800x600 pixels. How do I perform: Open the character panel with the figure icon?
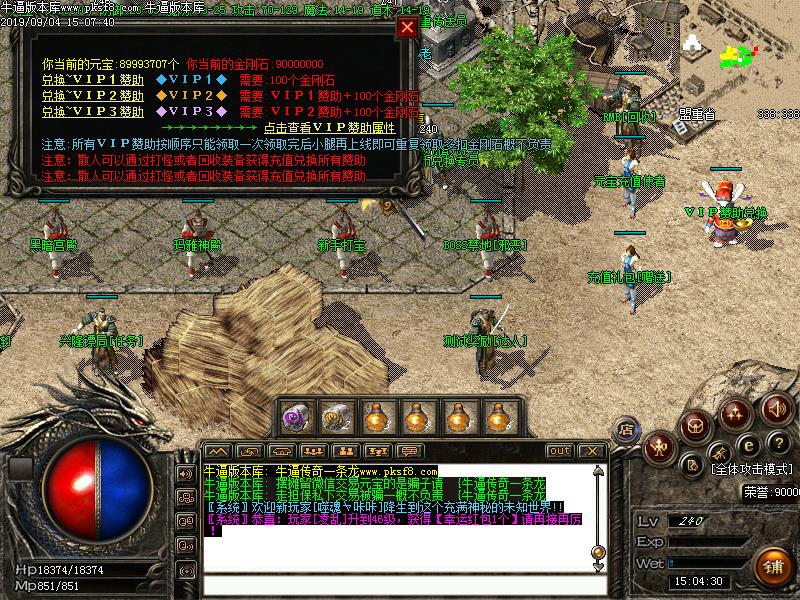point(659,444)
